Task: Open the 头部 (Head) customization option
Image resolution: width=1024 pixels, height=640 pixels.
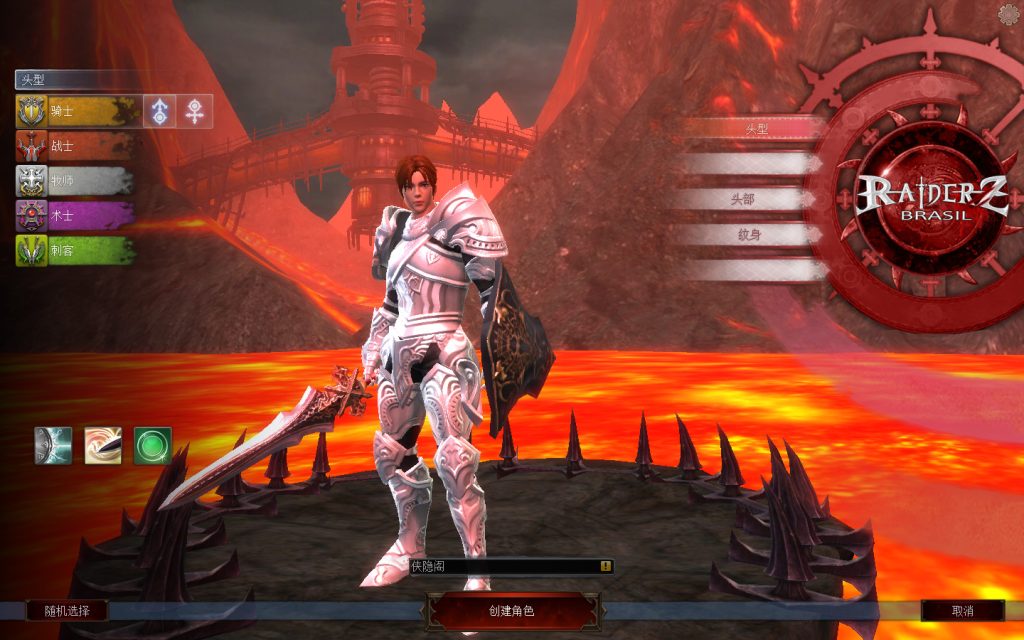Action: [x=742, y=199]
